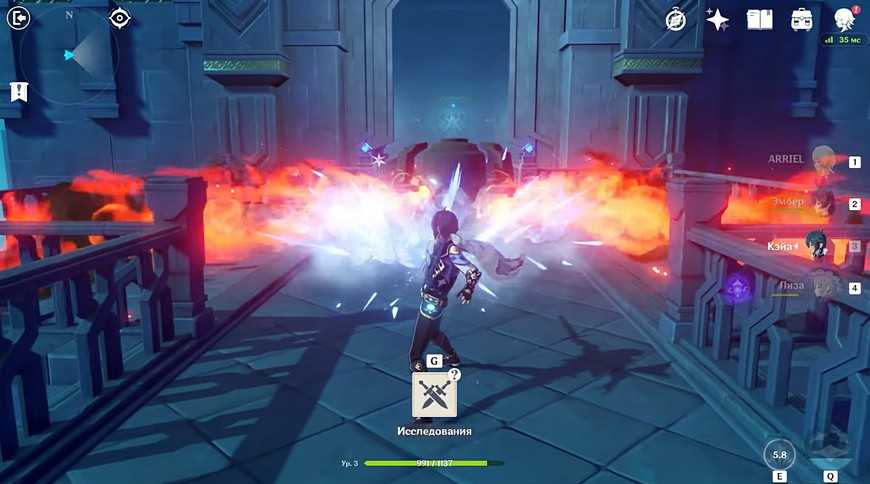Open the backpack inventory icon
The image size is (870, 484).
[801, 19]
